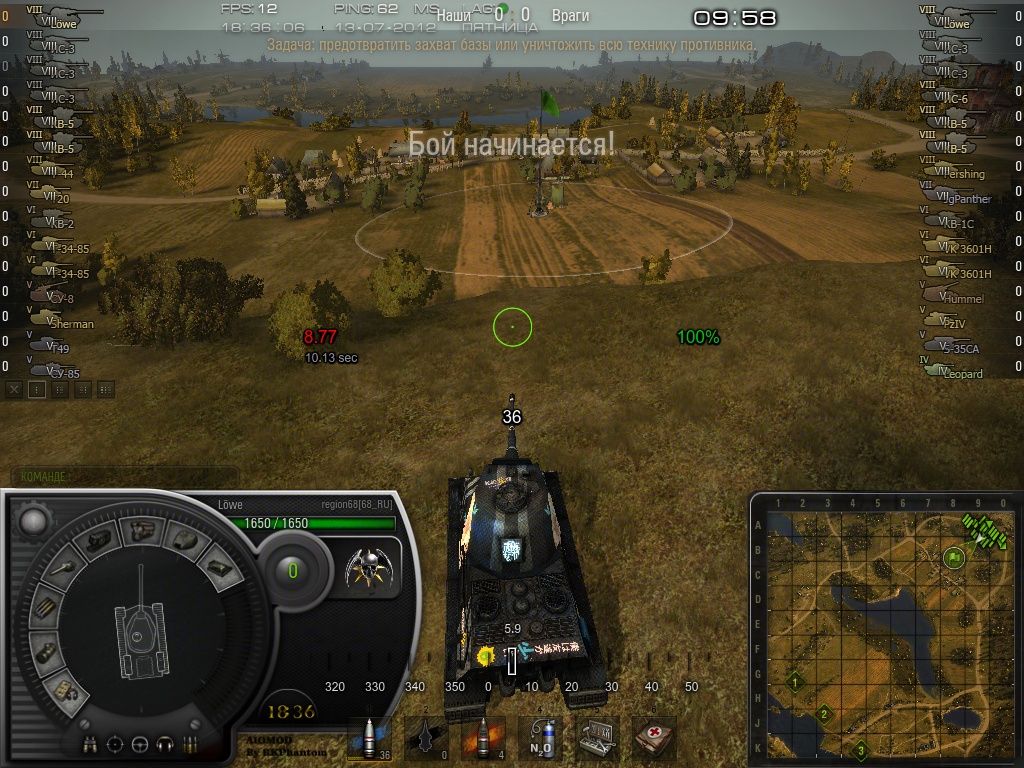Select the empty premium shell slot
The width and height of the screenshot is (1024, 768).
tap(426, 738)
